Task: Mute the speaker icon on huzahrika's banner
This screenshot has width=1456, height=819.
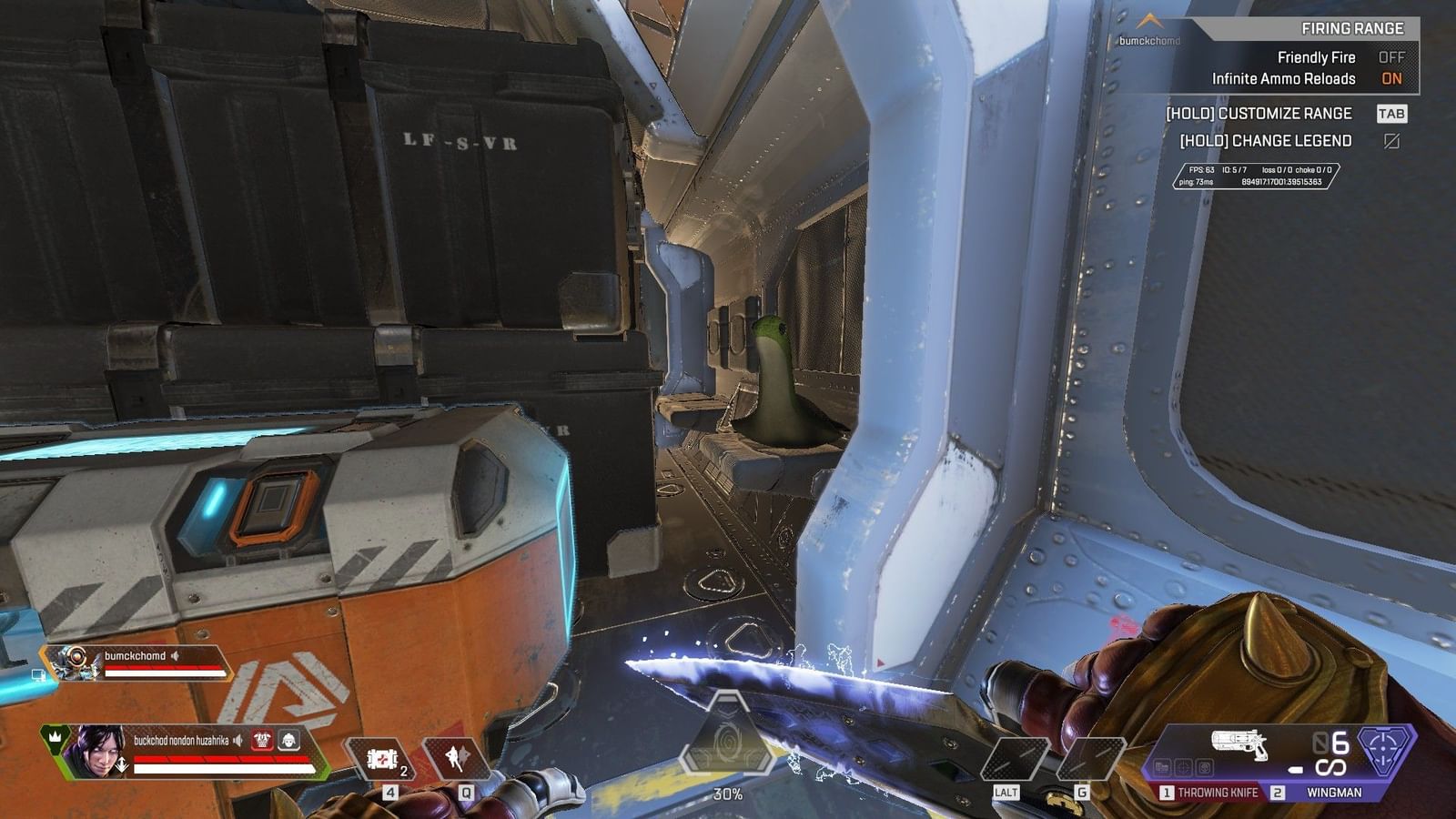Action: tap(237, 741)
